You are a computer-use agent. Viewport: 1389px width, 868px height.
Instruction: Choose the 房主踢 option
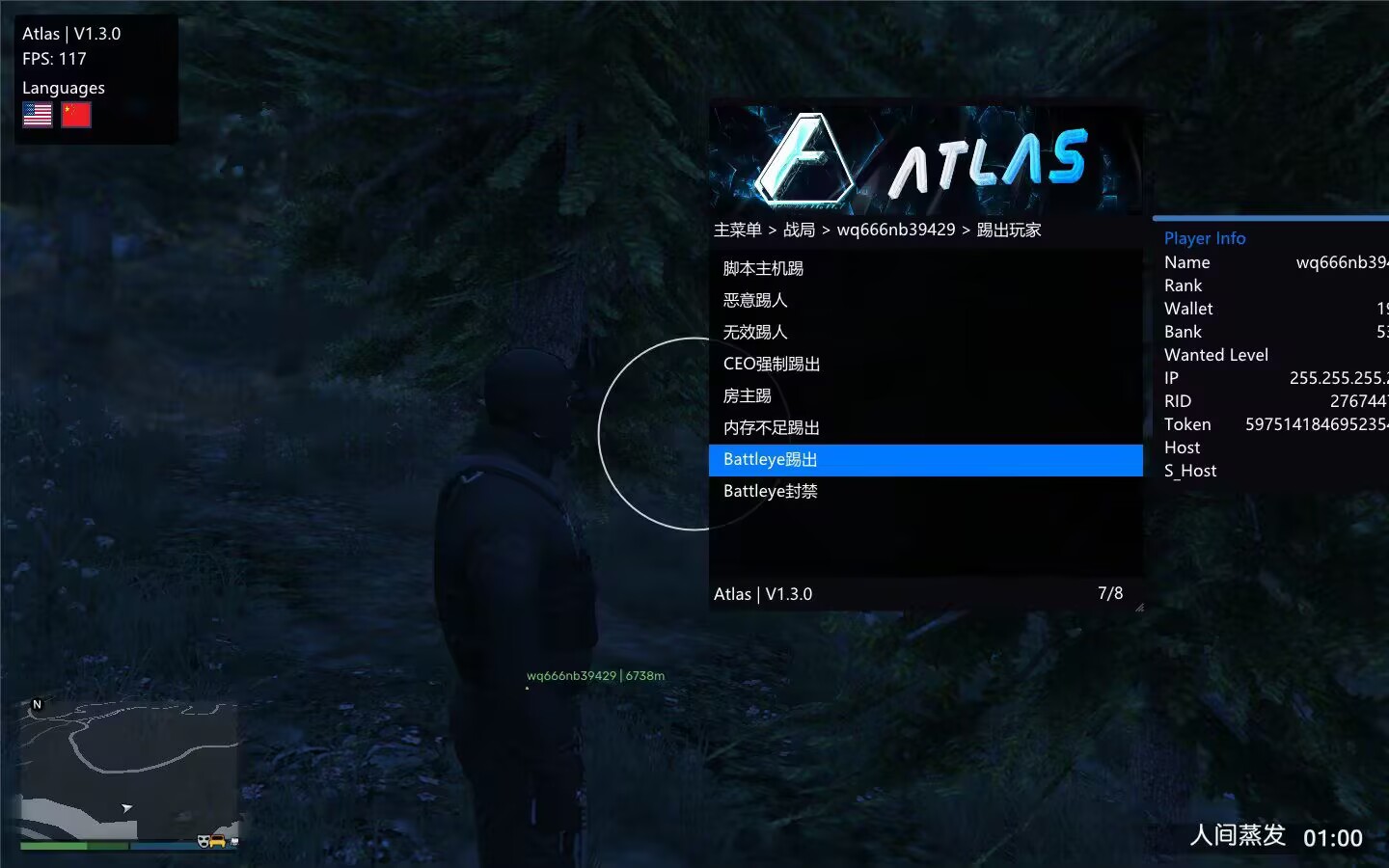748,395
